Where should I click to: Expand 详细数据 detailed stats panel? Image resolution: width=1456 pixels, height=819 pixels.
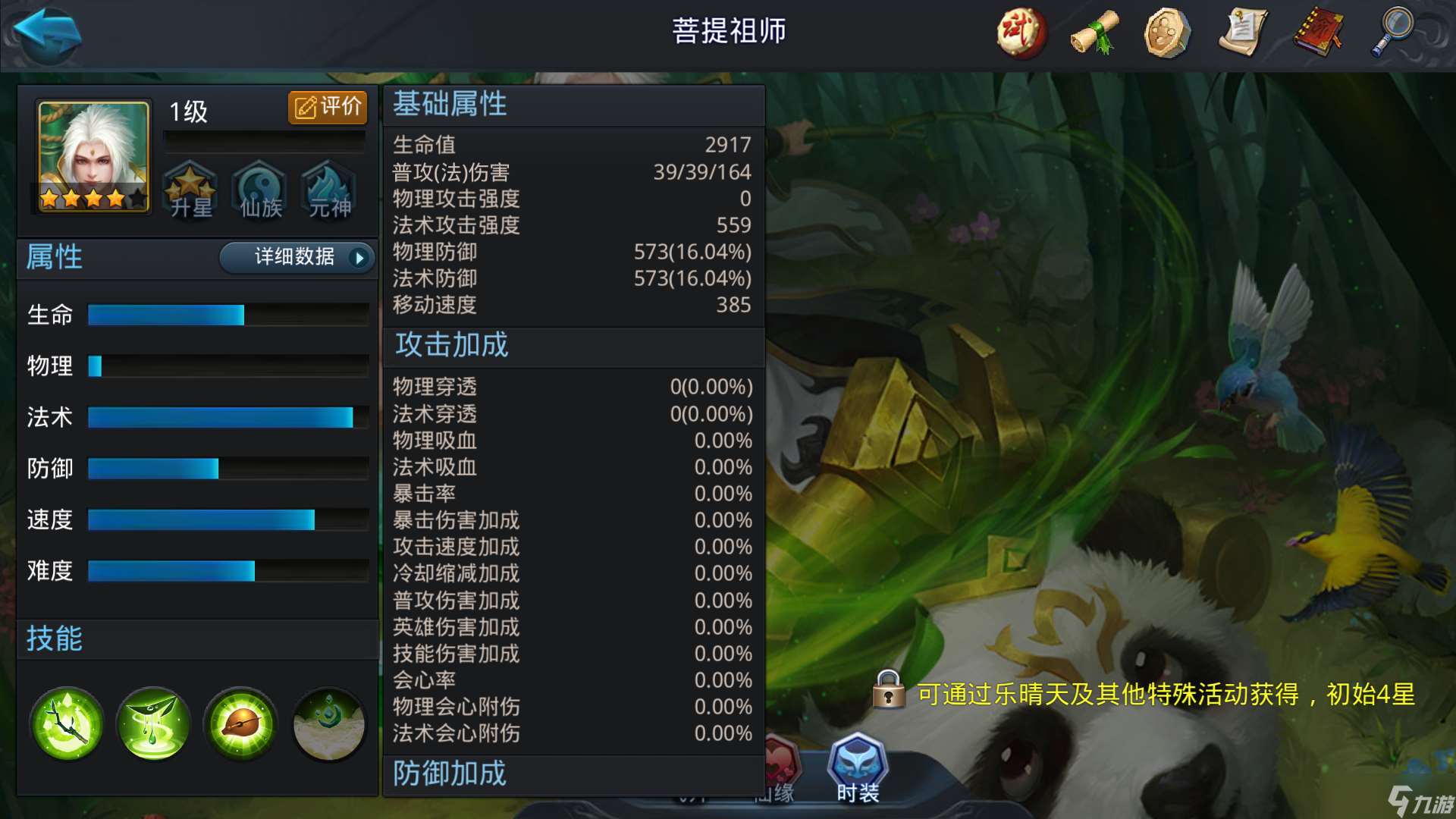297,258
